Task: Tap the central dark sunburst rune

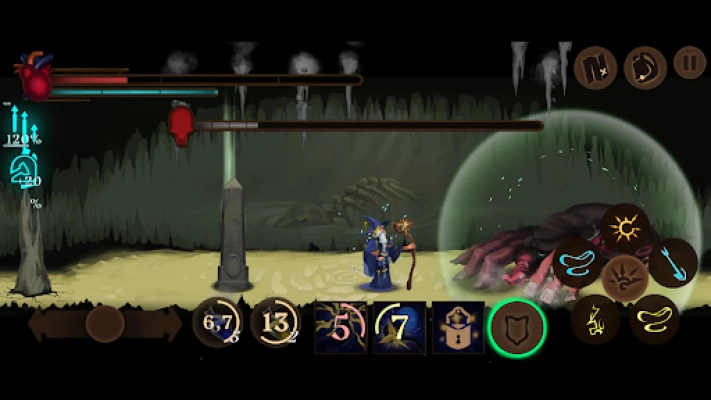Action: [x=626, y=276]
